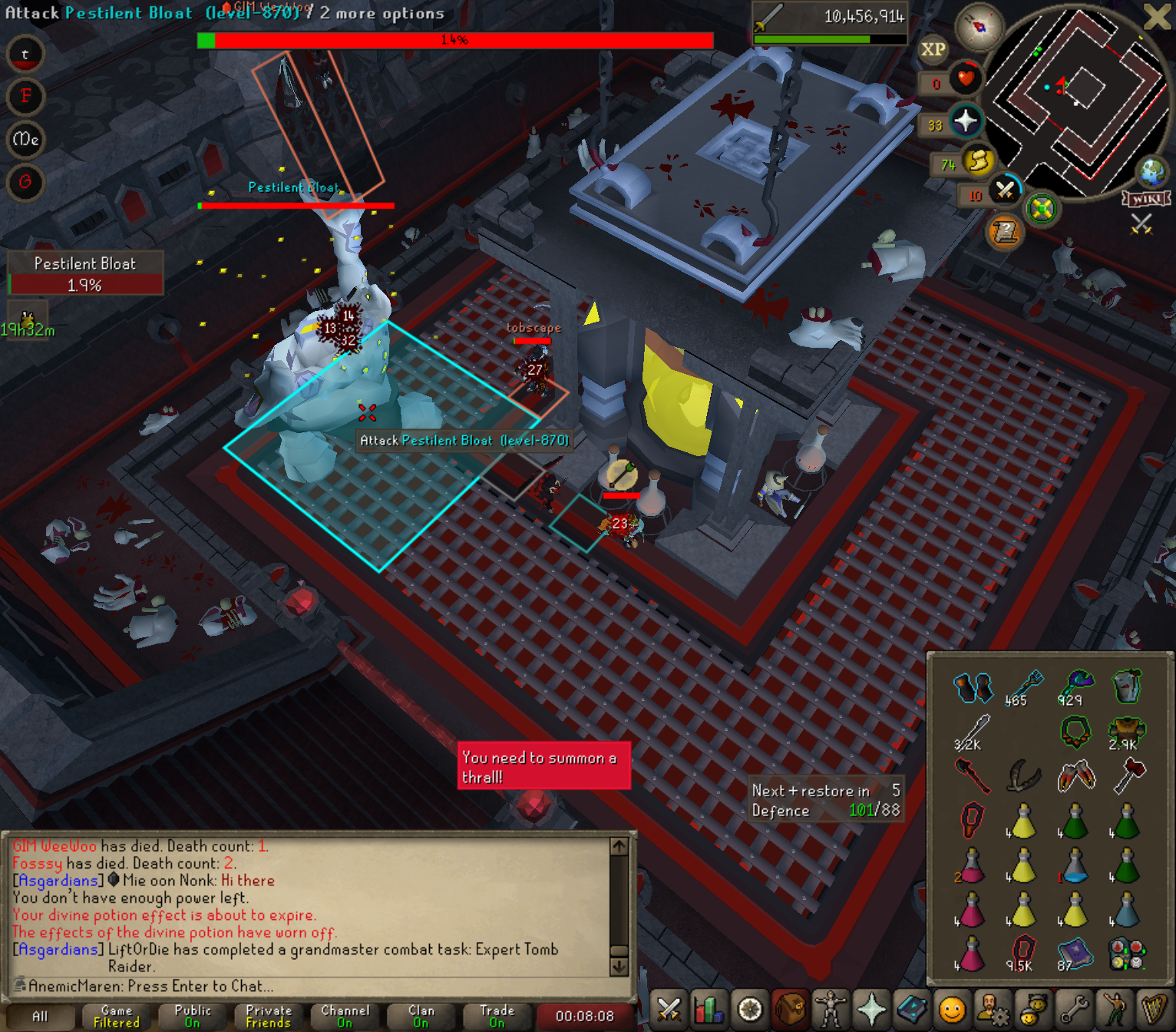This screenshot has width=1176, height=1032.
Task: Open the Prayer tab star icon
Action: (x=871, y=1010)
